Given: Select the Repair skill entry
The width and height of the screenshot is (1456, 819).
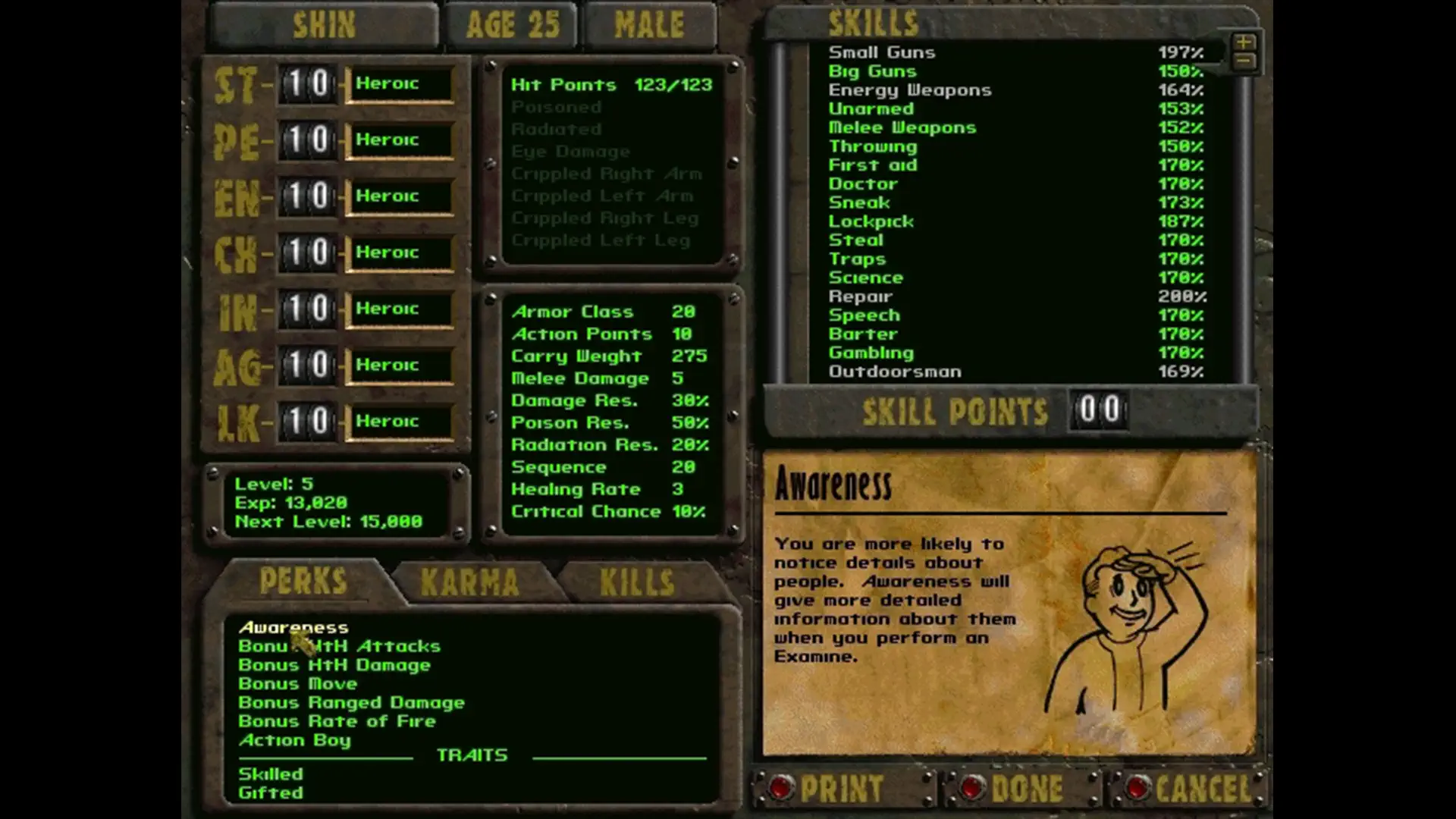Looking at the screenshot, I should click(861, 296).
